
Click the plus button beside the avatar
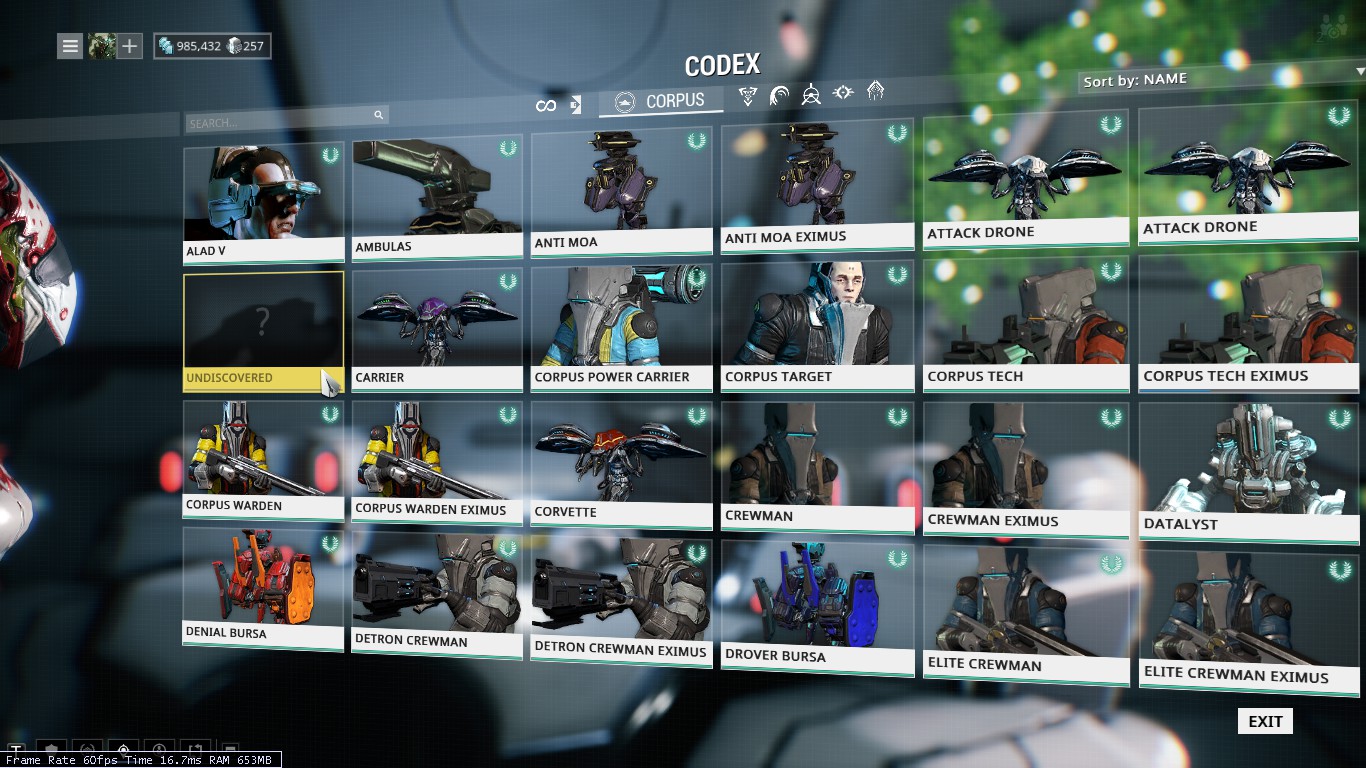pos(130,46)
